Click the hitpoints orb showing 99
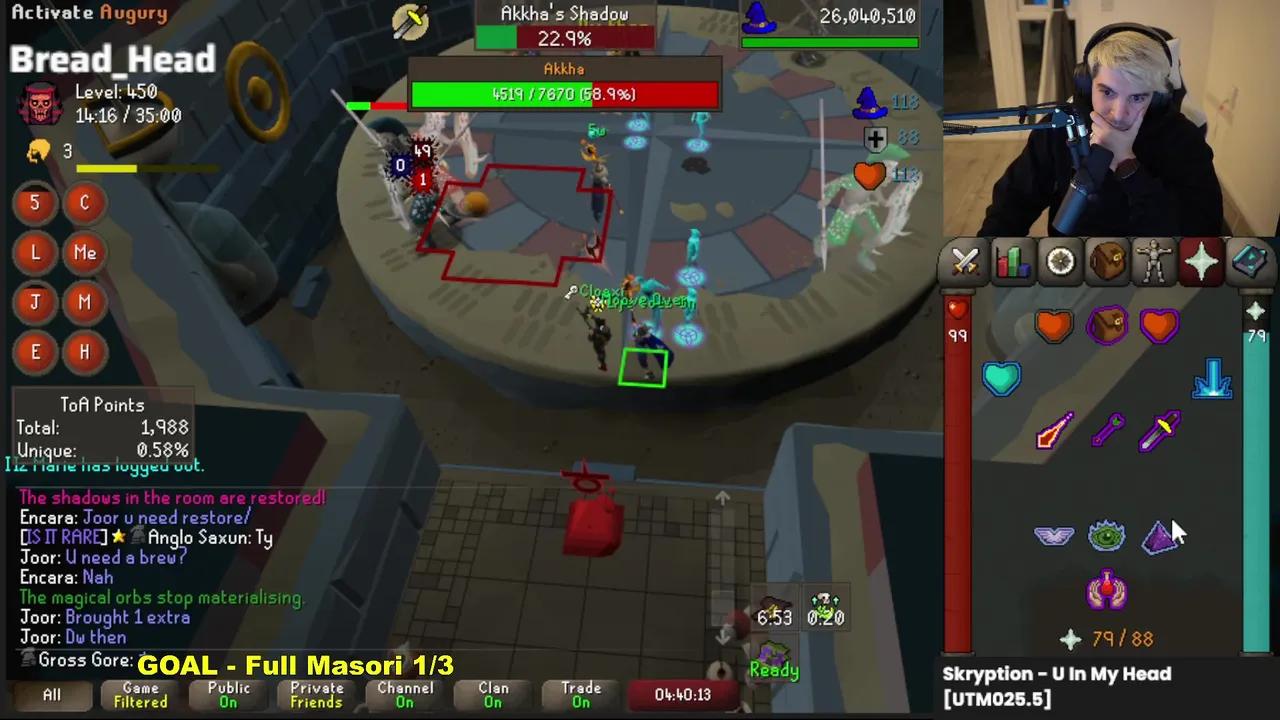The width and height of the screenshot is (1280, 720). coord(957,322)
